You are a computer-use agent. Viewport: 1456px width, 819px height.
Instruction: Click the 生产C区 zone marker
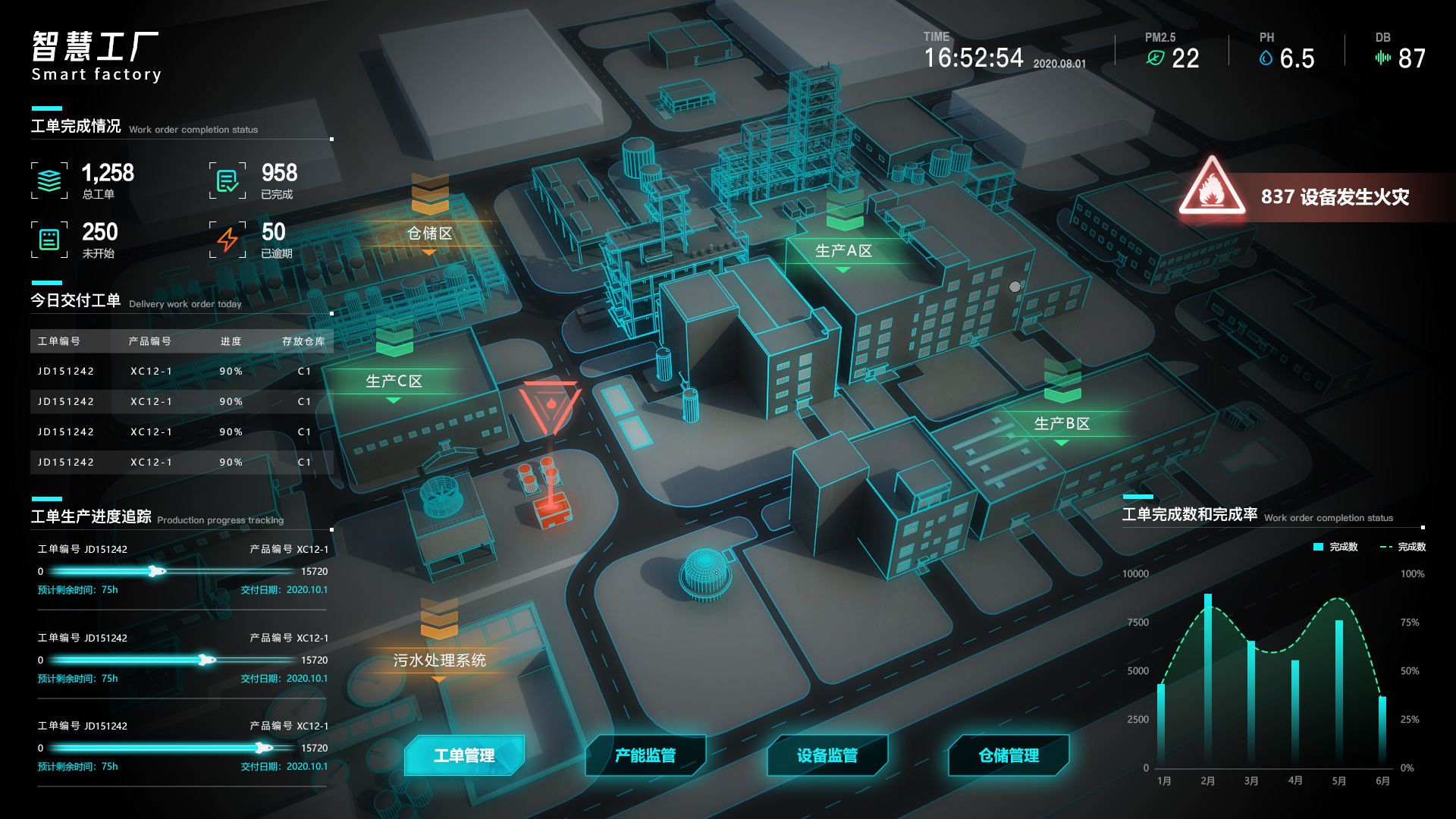click(394, 381)
